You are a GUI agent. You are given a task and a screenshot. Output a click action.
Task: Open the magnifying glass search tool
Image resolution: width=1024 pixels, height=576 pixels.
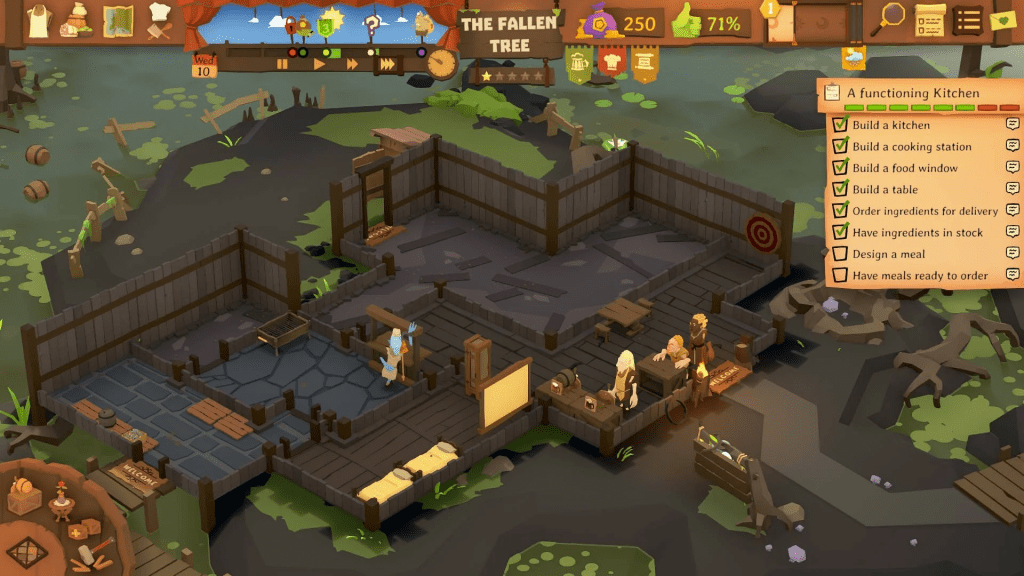890,18
